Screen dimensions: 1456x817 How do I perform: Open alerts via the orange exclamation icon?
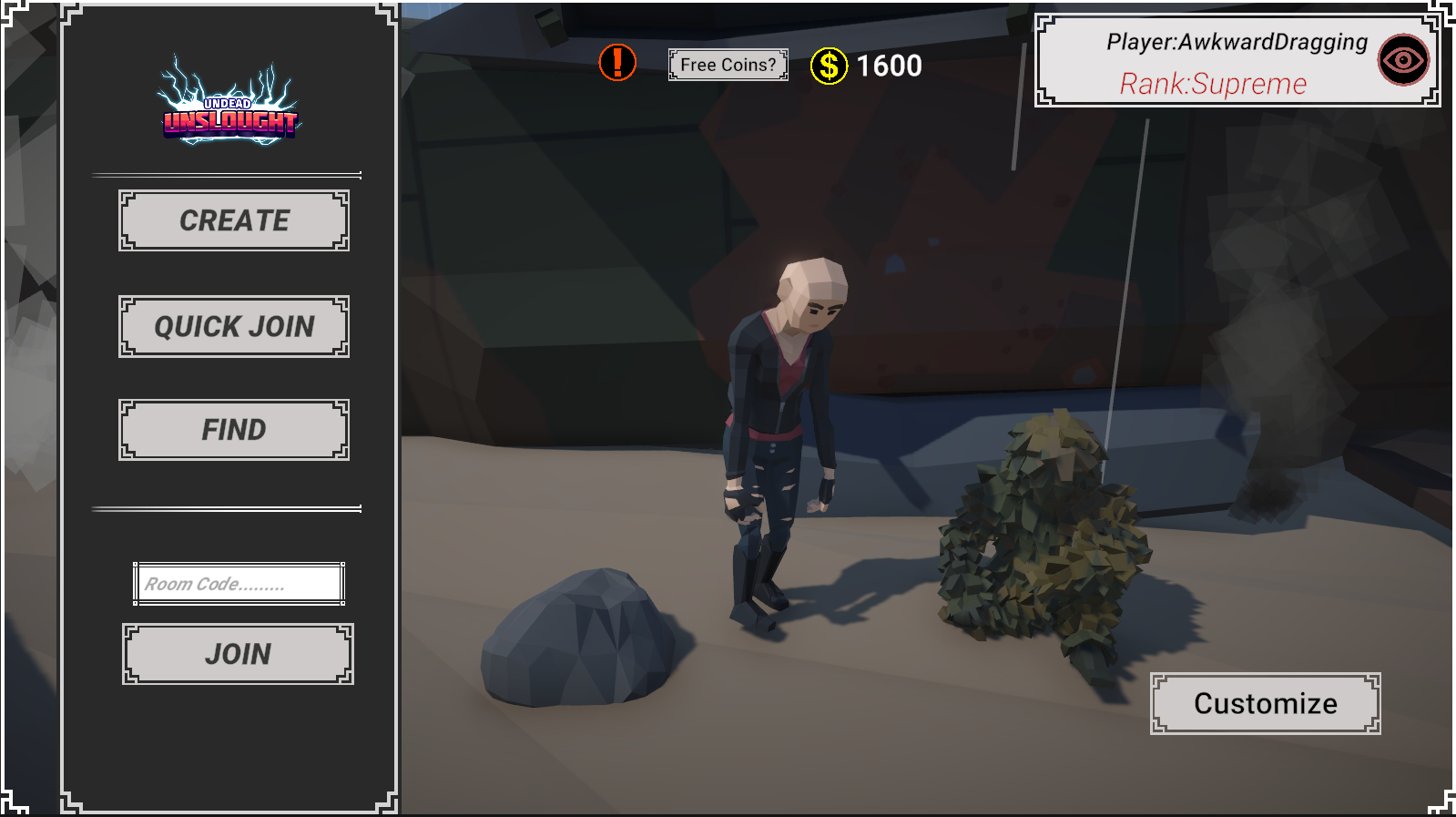(616, 64)
